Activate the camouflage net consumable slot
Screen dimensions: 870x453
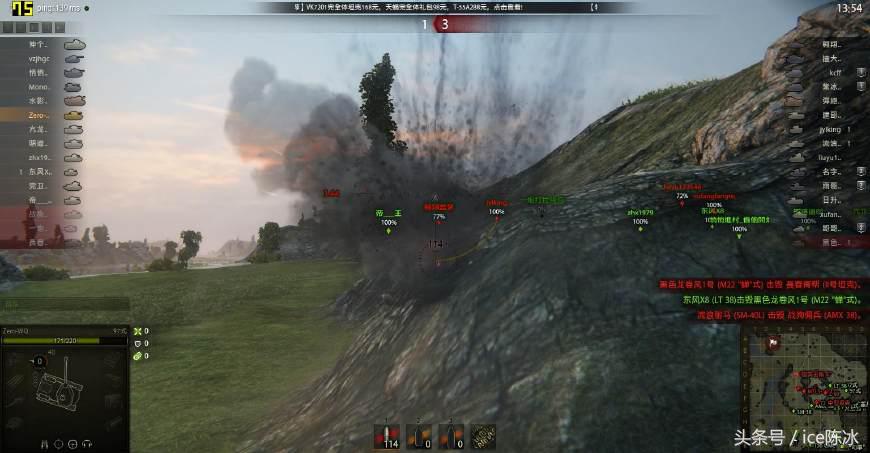[x=484, y=437]
